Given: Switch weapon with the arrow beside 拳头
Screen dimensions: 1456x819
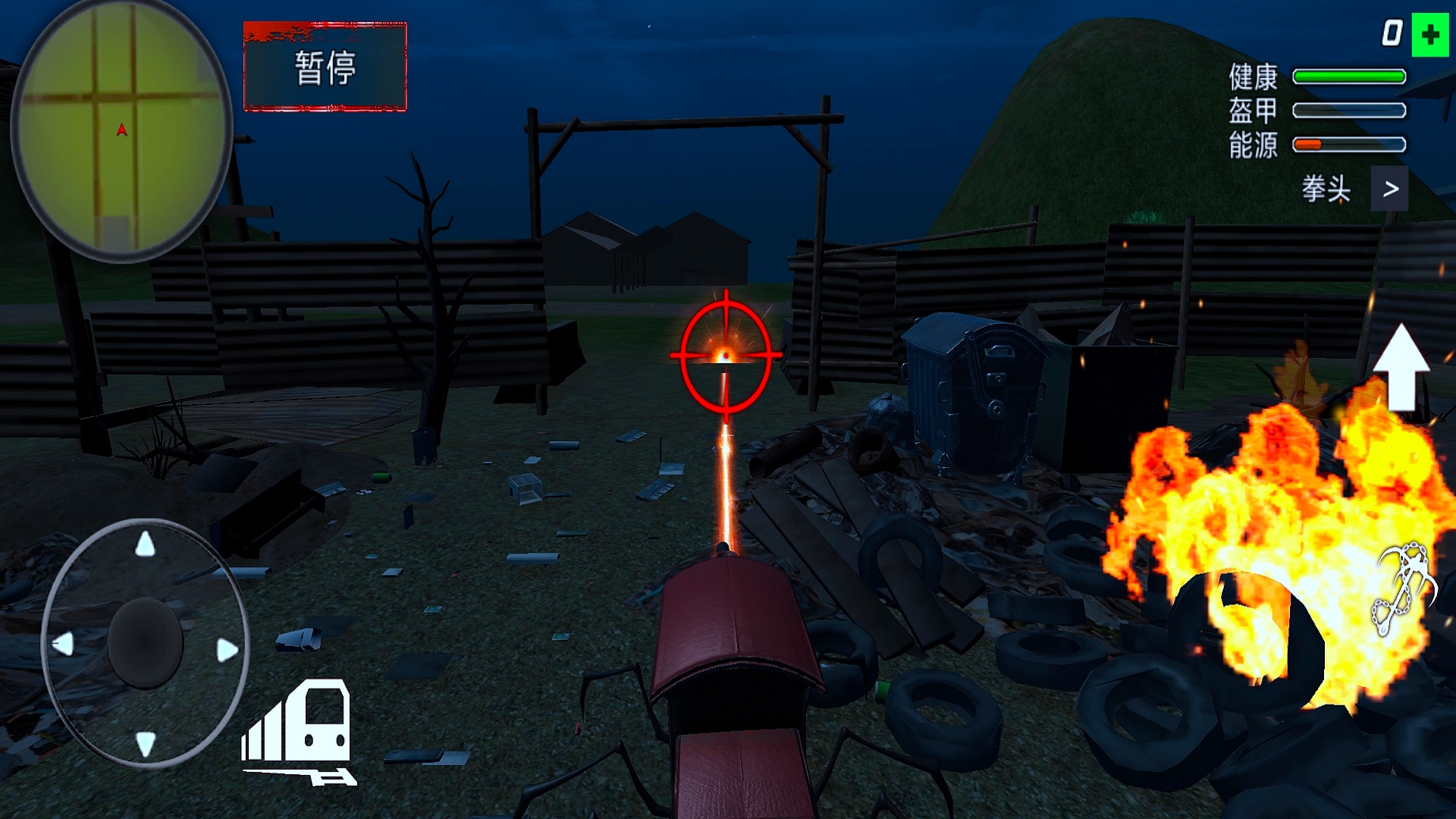Looking at the screenshot, I should pos(1389,189).
